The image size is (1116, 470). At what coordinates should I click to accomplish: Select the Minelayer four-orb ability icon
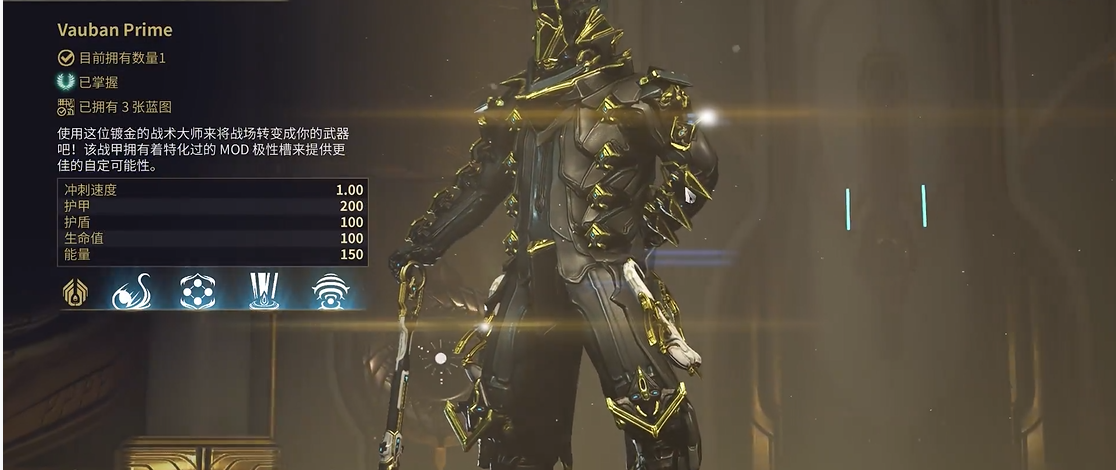click(x=198, y=291)
